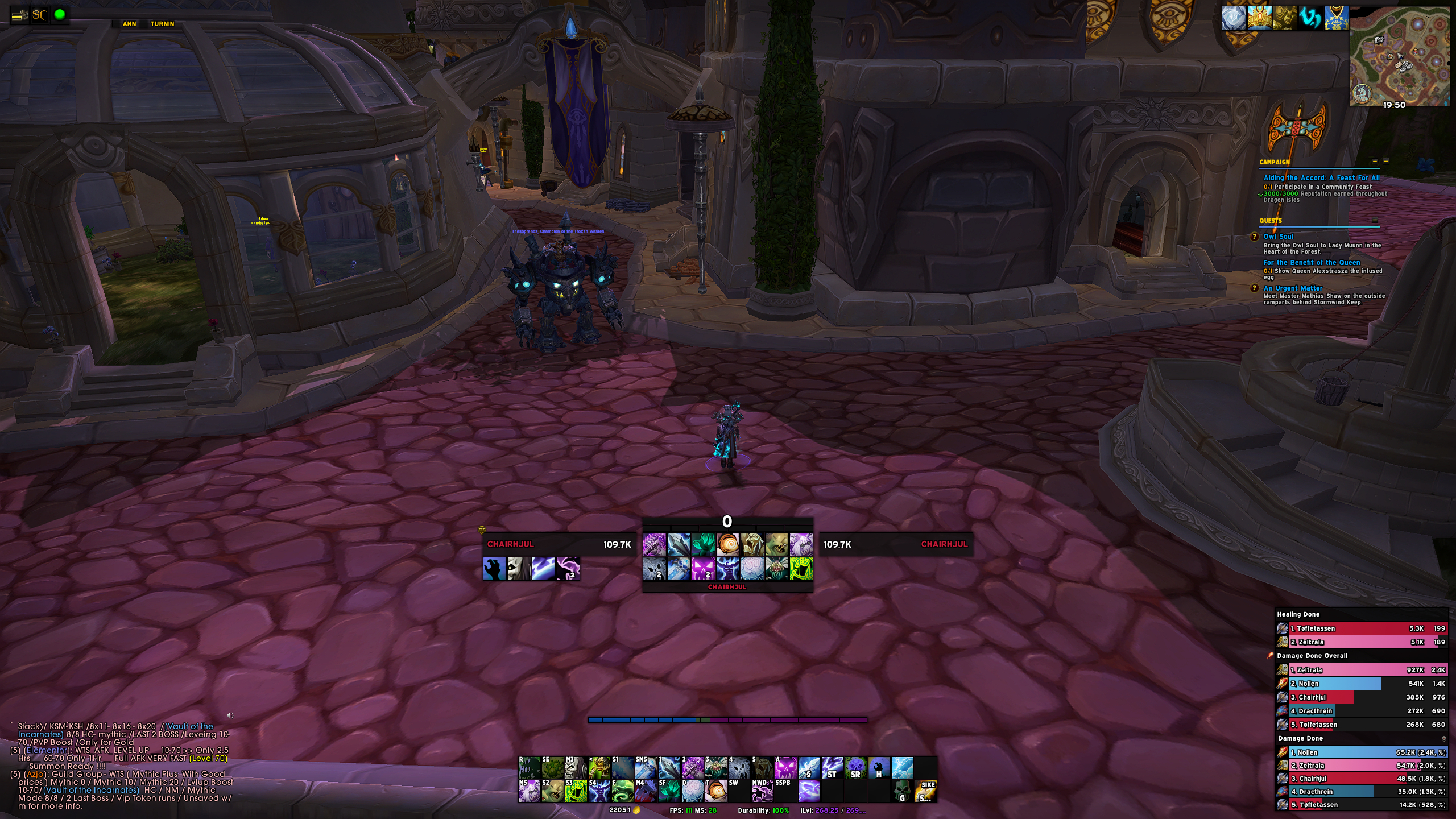This screenshot has height=819, width=1456.
Task: Cast the swirling orange orb ability keybound T
Action: 715,791
